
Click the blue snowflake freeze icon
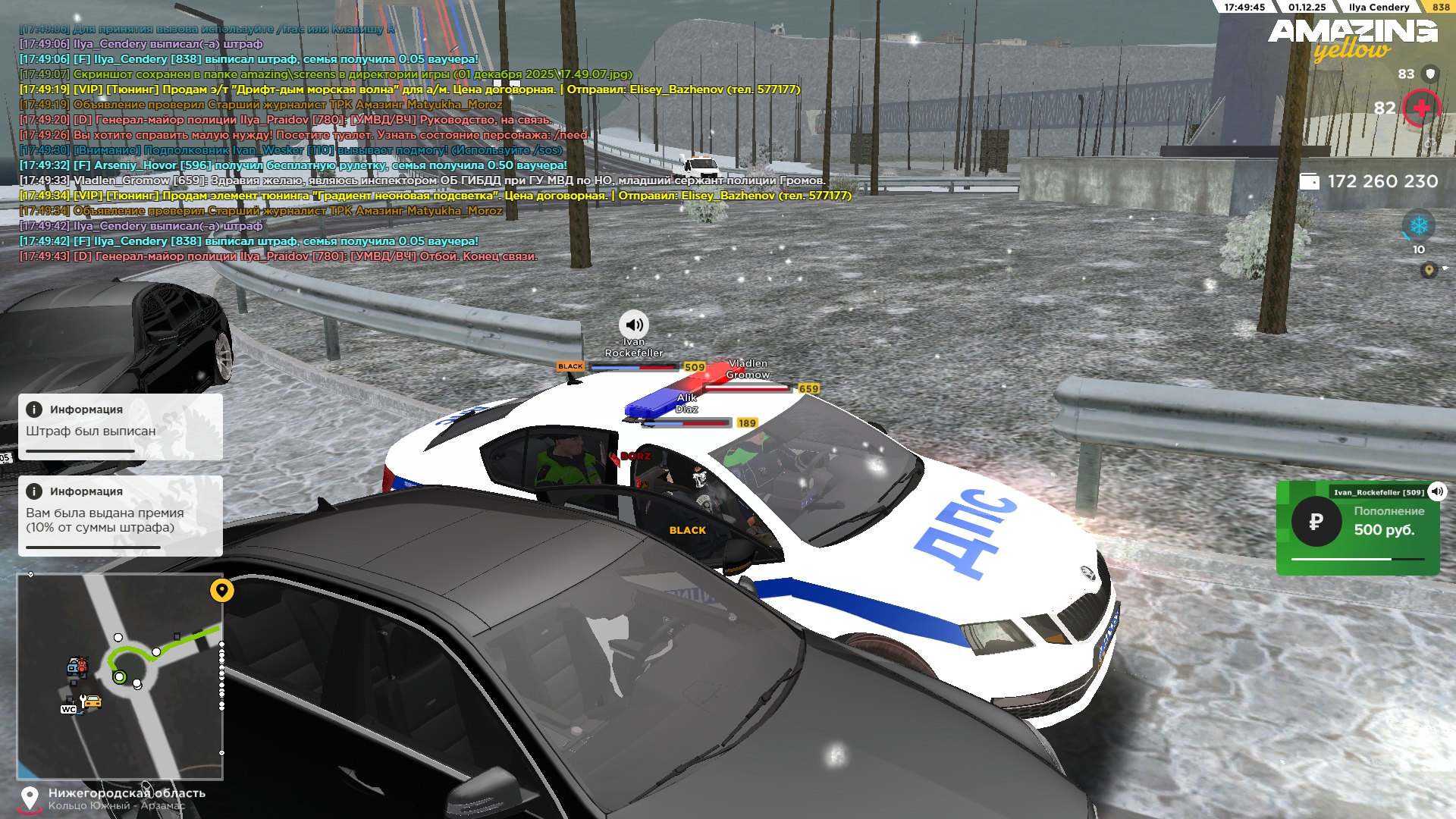pos(1418,226)
